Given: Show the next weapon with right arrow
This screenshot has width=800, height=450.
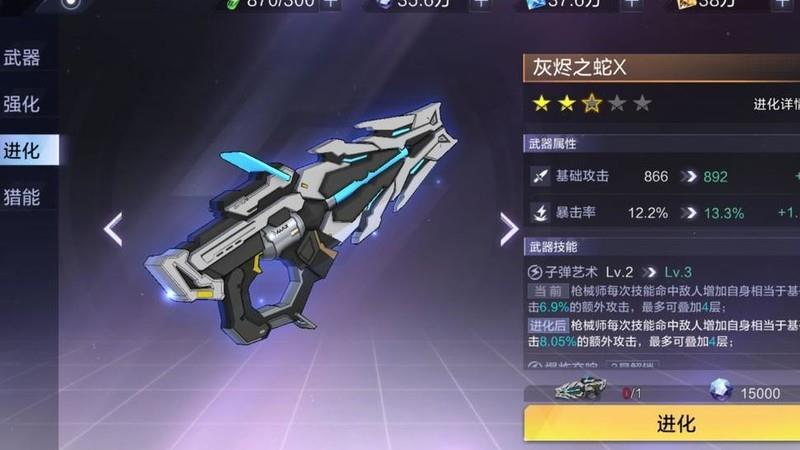Looking at the screenshot, I should 509,228.
